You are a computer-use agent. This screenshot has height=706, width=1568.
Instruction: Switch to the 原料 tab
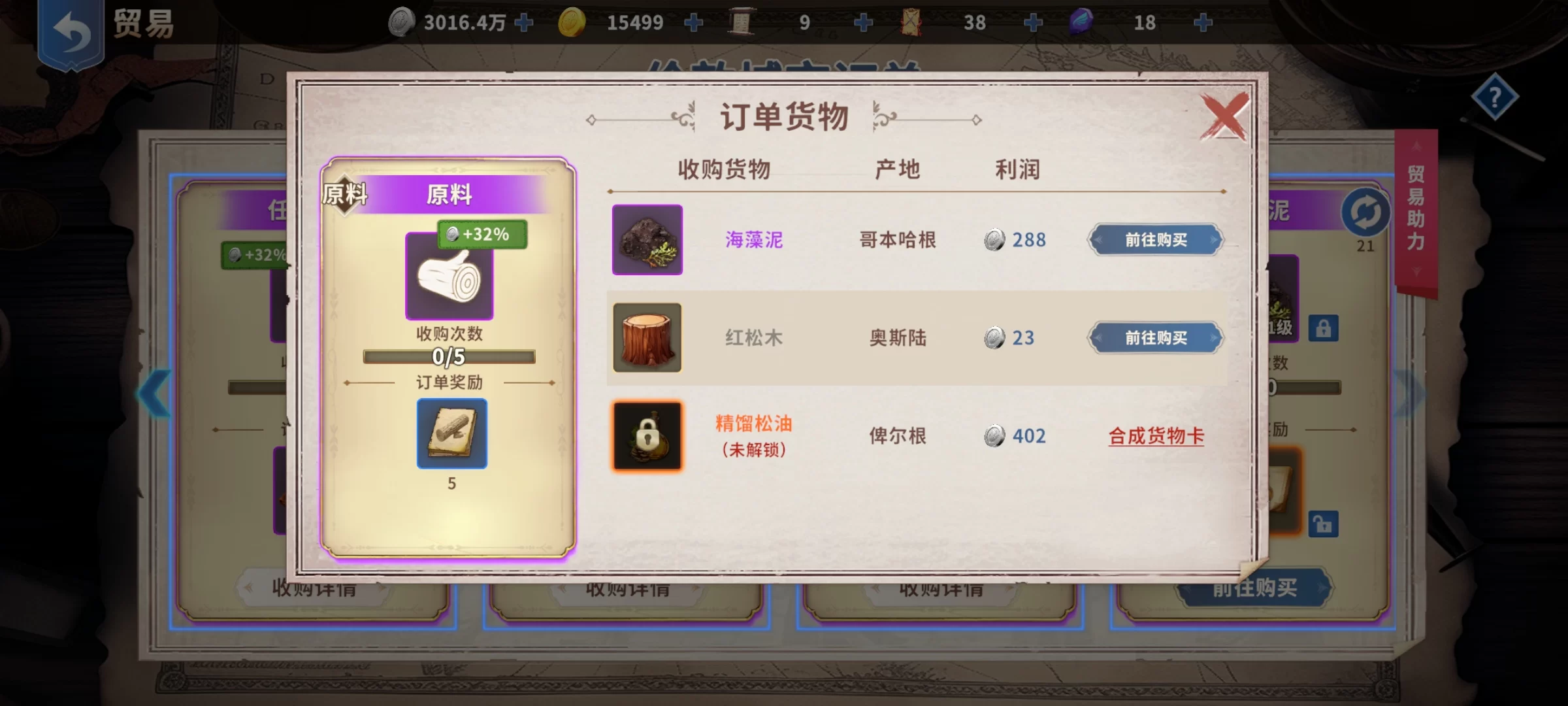[344, 194]
